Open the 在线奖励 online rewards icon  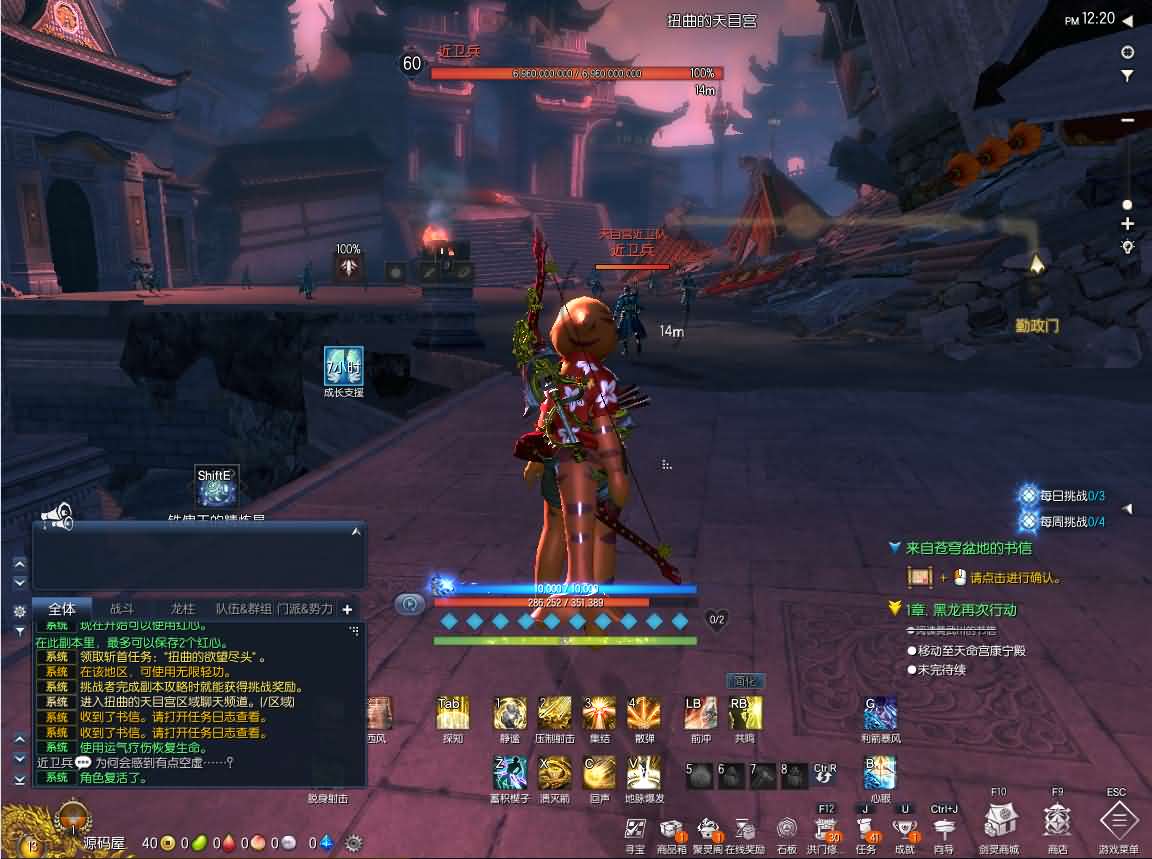click(x=745, y=829)
